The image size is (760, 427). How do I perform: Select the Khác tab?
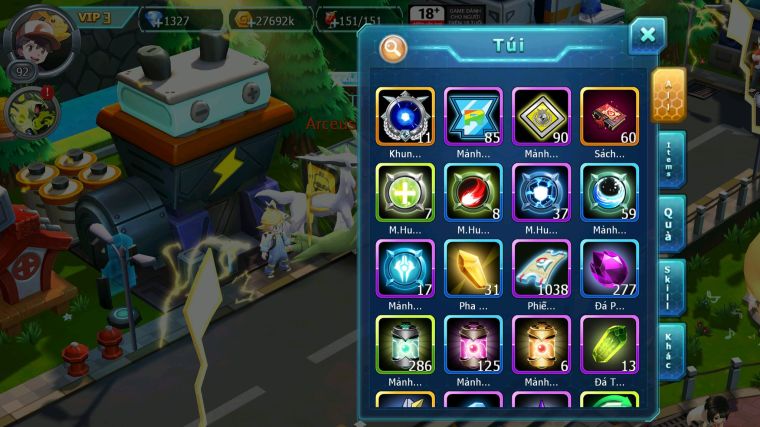point(671,350)
